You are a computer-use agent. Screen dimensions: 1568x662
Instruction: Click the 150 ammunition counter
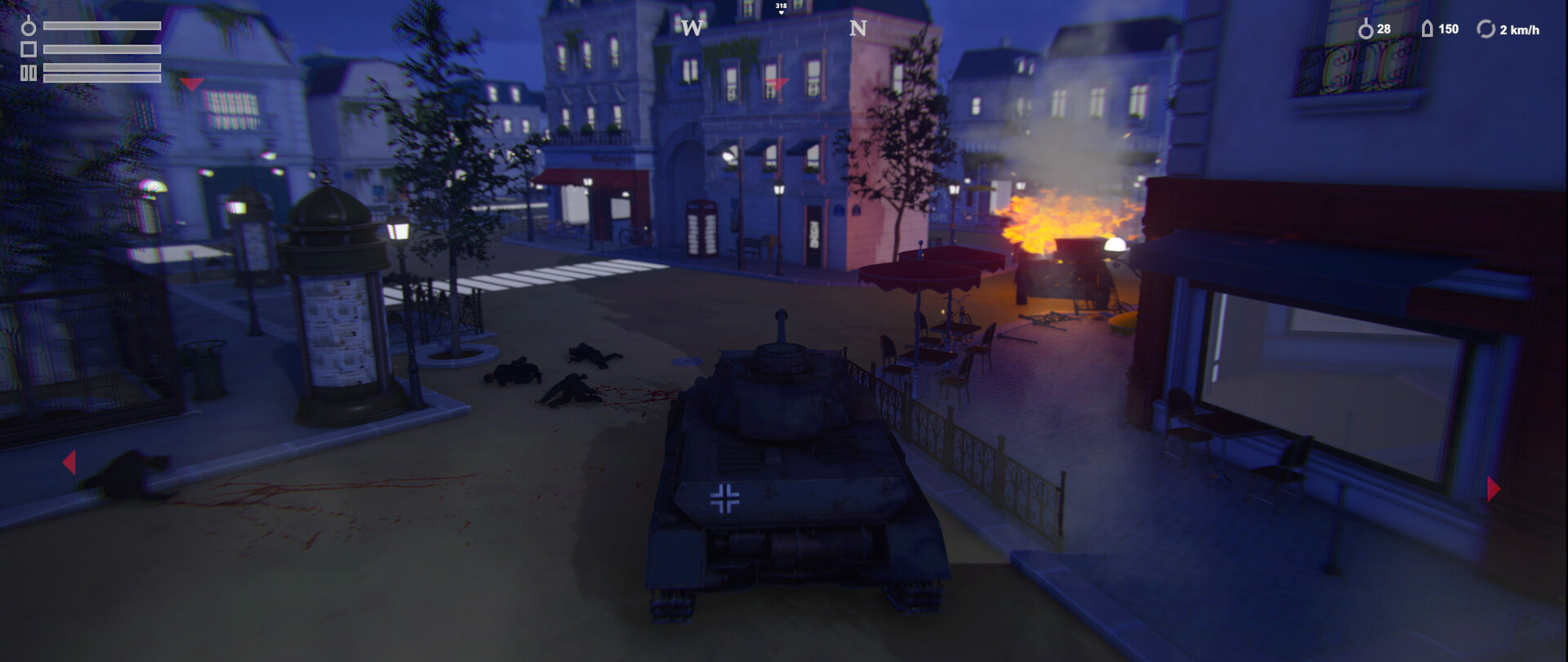[x=1449, y=29]
